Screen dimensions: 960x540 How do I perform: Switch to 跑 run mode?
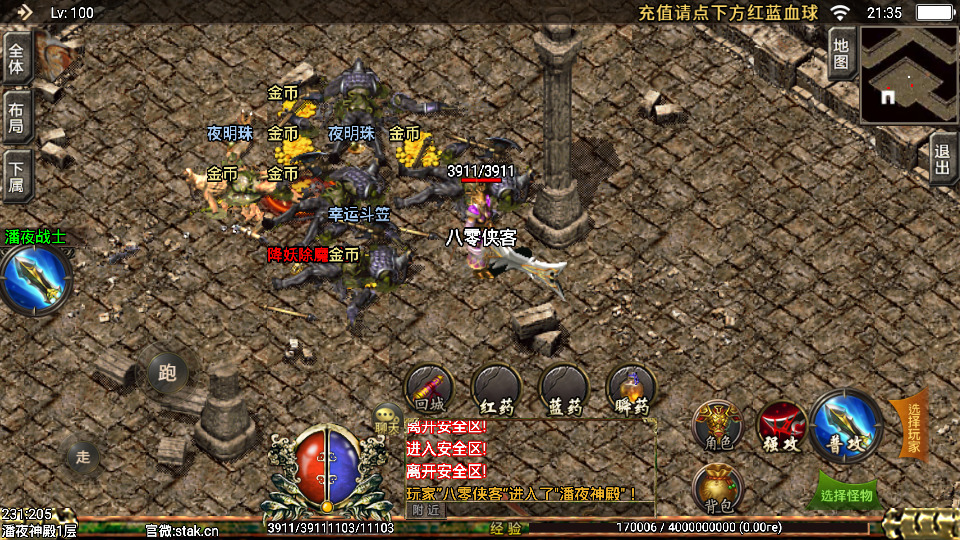[x=167, y=374]
